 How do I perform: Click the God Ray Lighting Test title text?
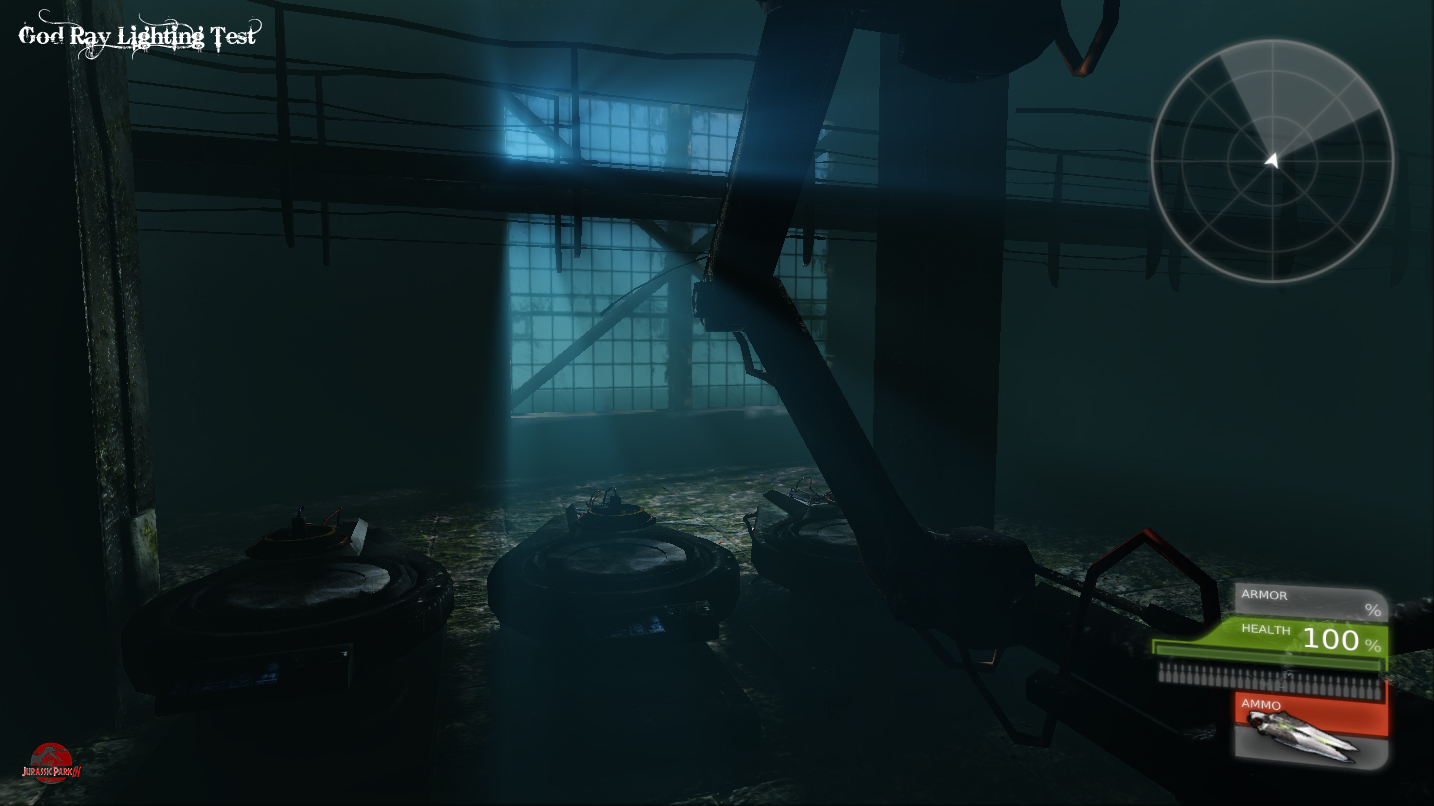coord(137,33)
